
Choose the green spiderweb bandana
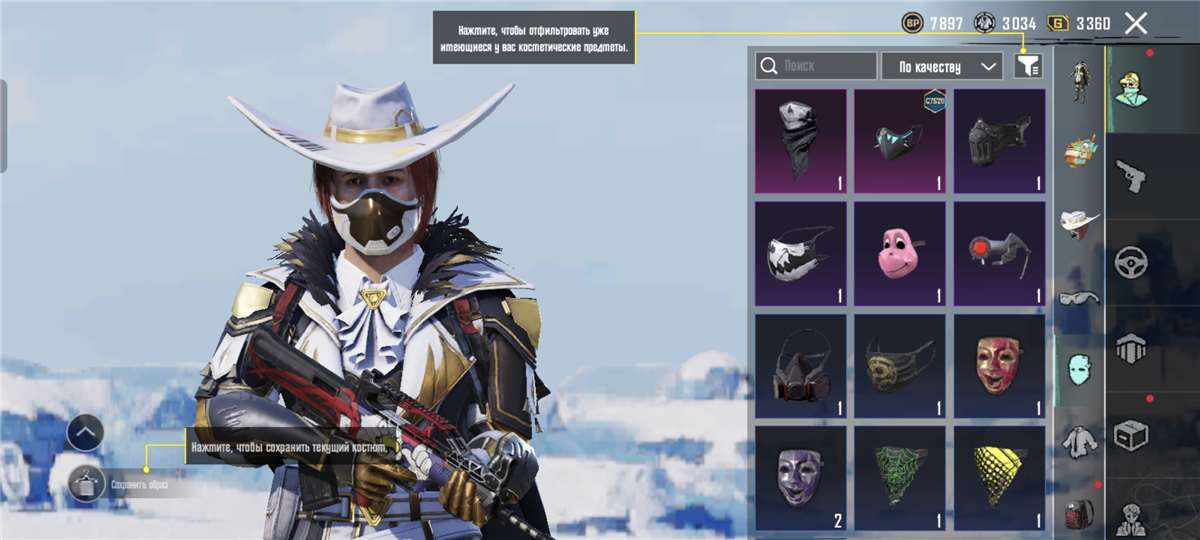(x=899, y=478)
